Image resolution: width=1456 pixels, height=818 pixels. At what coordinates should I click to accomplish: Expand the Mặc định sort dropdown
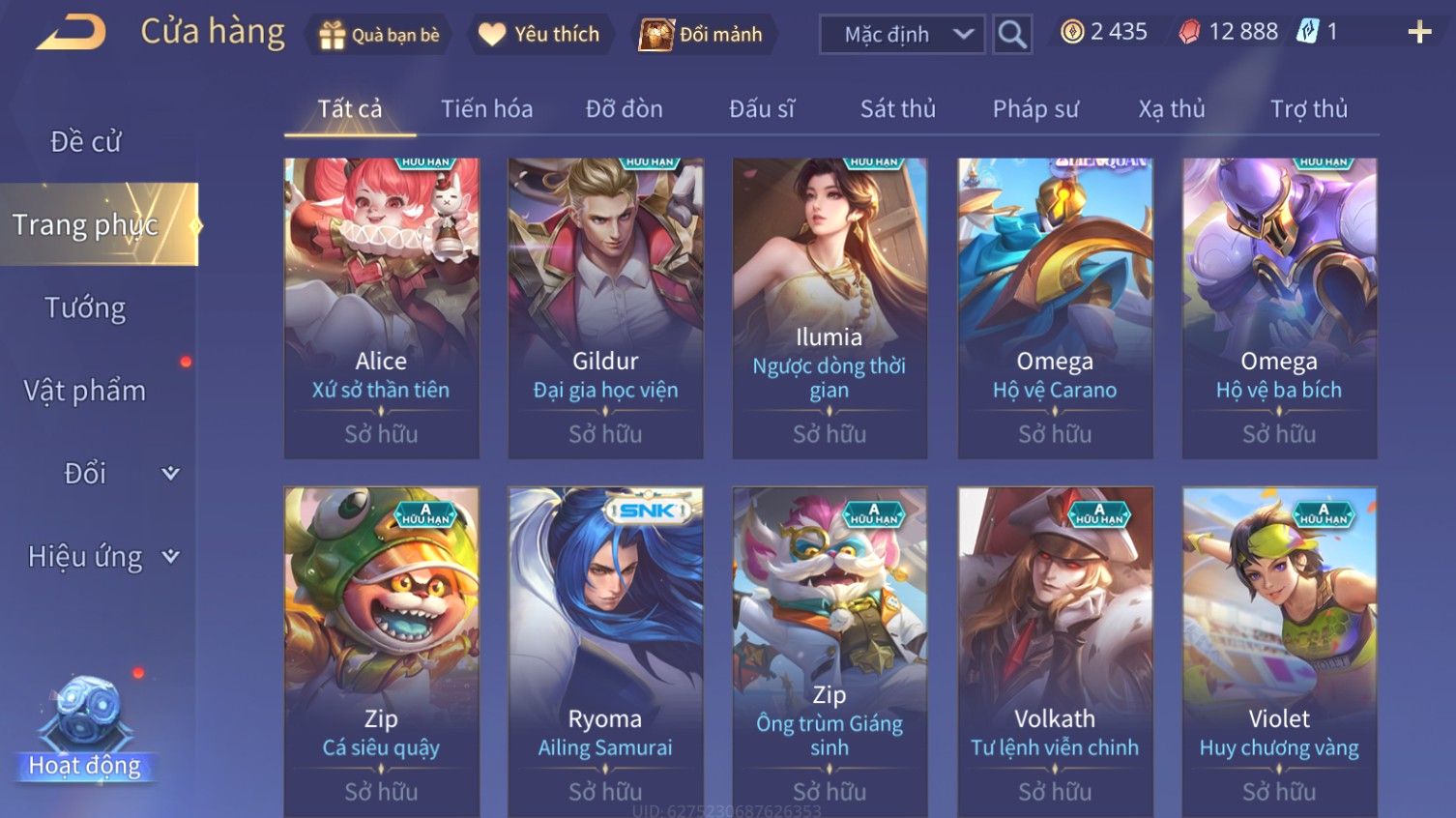pyautogui.click(x=902, y=35)
